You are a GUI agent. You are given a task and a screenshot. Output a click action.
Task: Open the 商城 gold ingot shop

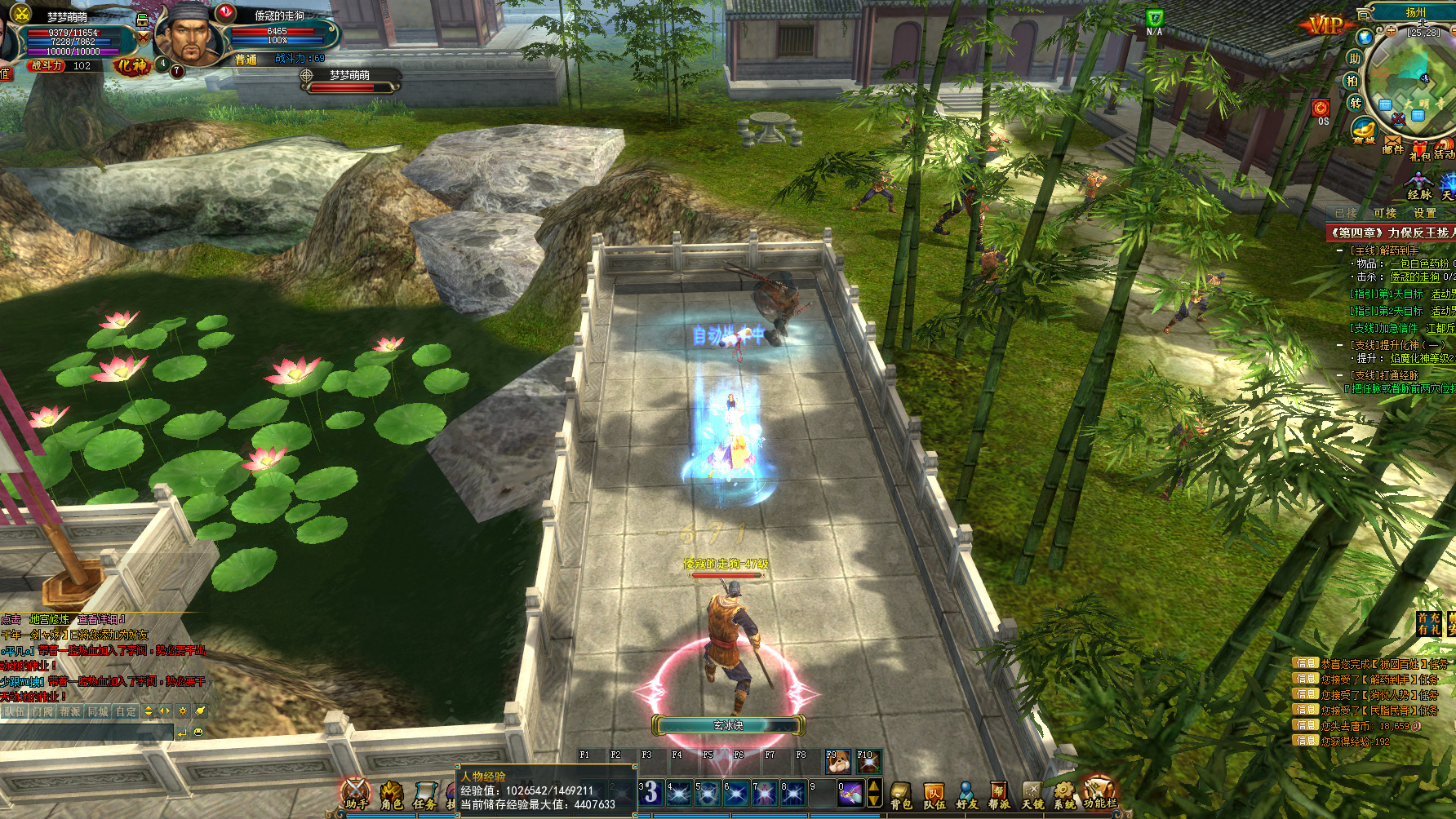click(x=1363, y=131)
